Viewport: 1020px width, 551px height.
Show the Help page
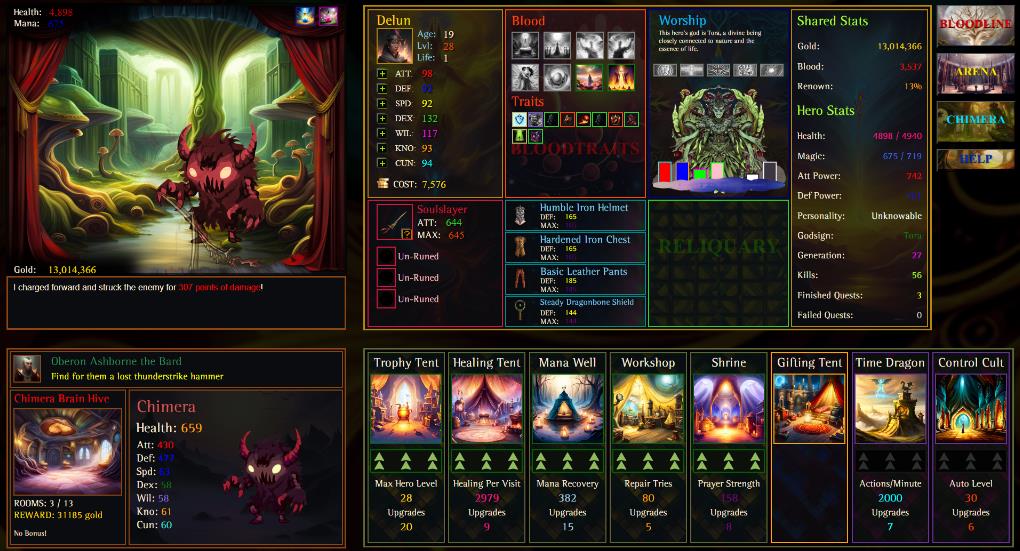974,159
